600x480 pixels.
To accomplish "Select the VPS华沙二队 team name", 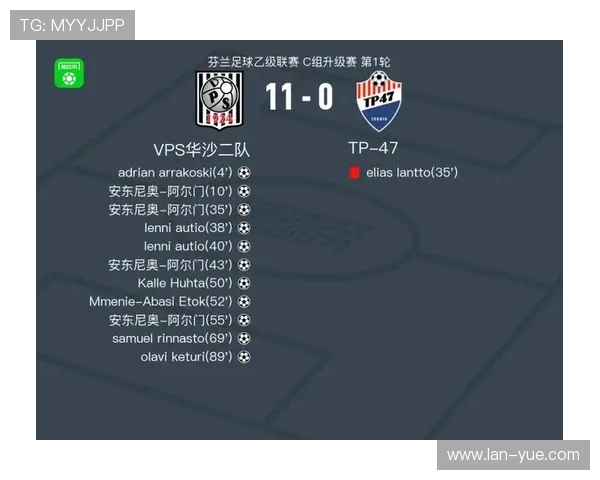I will pyautogui.click(x=201, y=149).
